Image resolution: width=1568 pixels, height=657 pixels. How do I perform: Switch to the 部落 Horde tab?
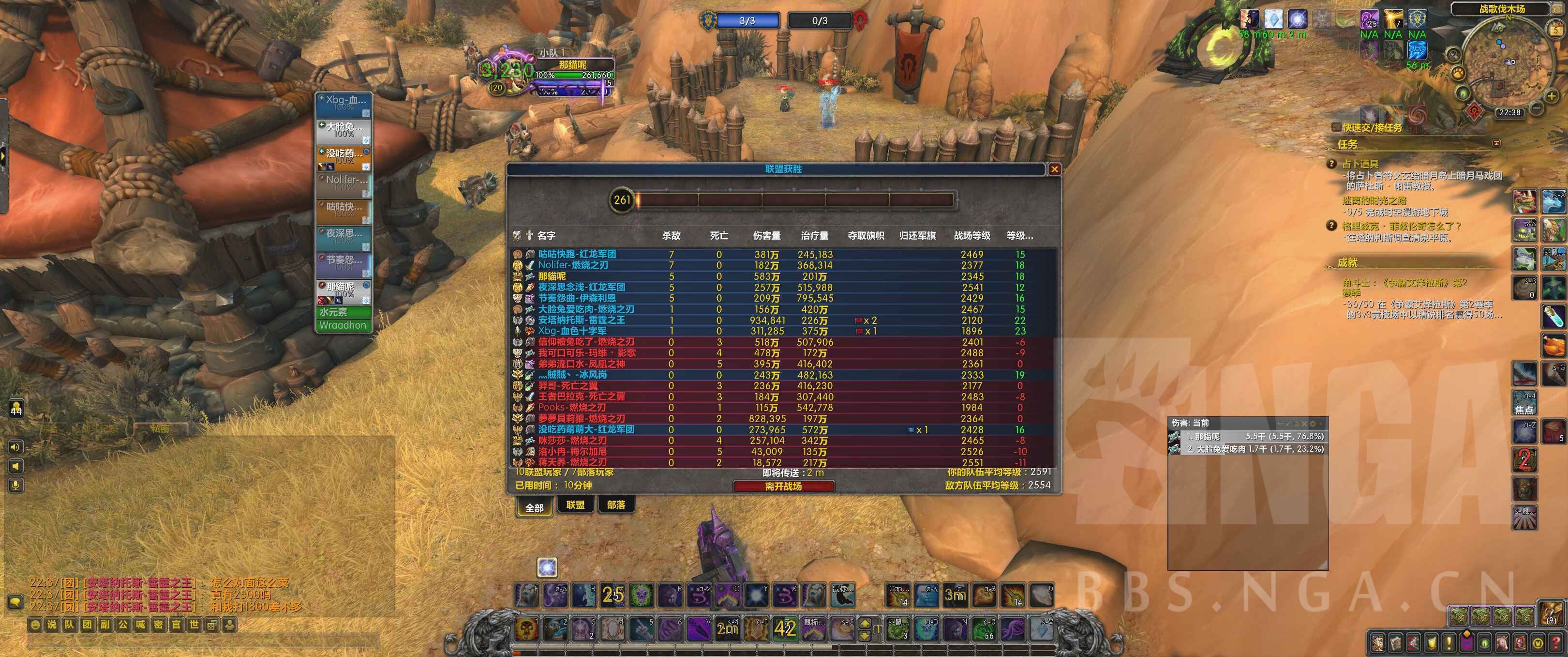tap(615, 505)
